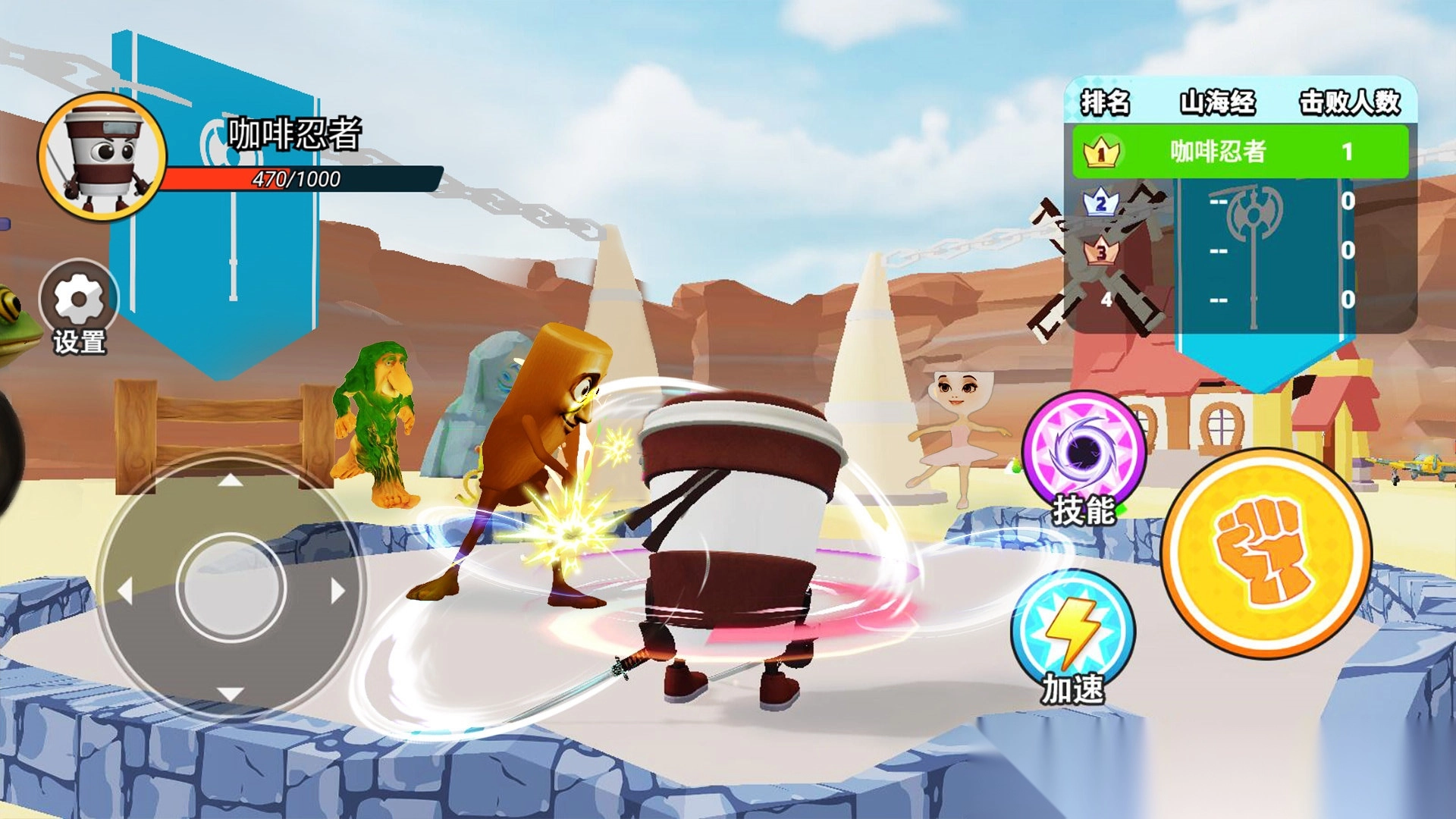Tap the orange fist attack button
The image size is (1456, 819).
pyautogui.click(x=1266, y=553)
